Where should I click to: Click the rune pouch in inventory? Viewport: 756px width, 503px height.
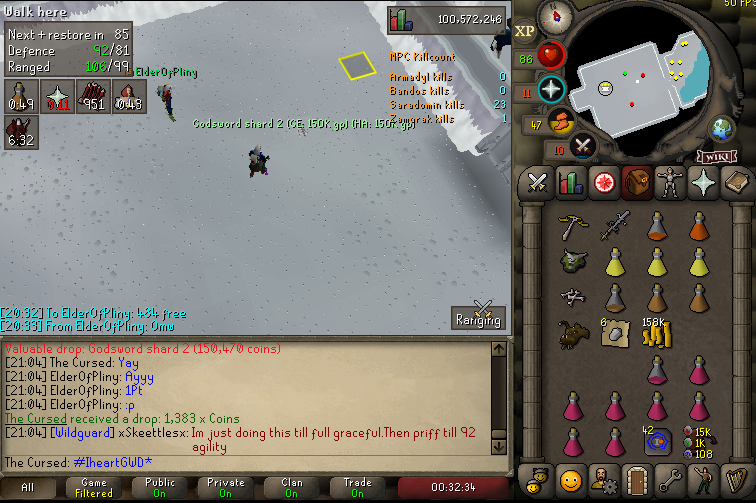tap(654, 440)
